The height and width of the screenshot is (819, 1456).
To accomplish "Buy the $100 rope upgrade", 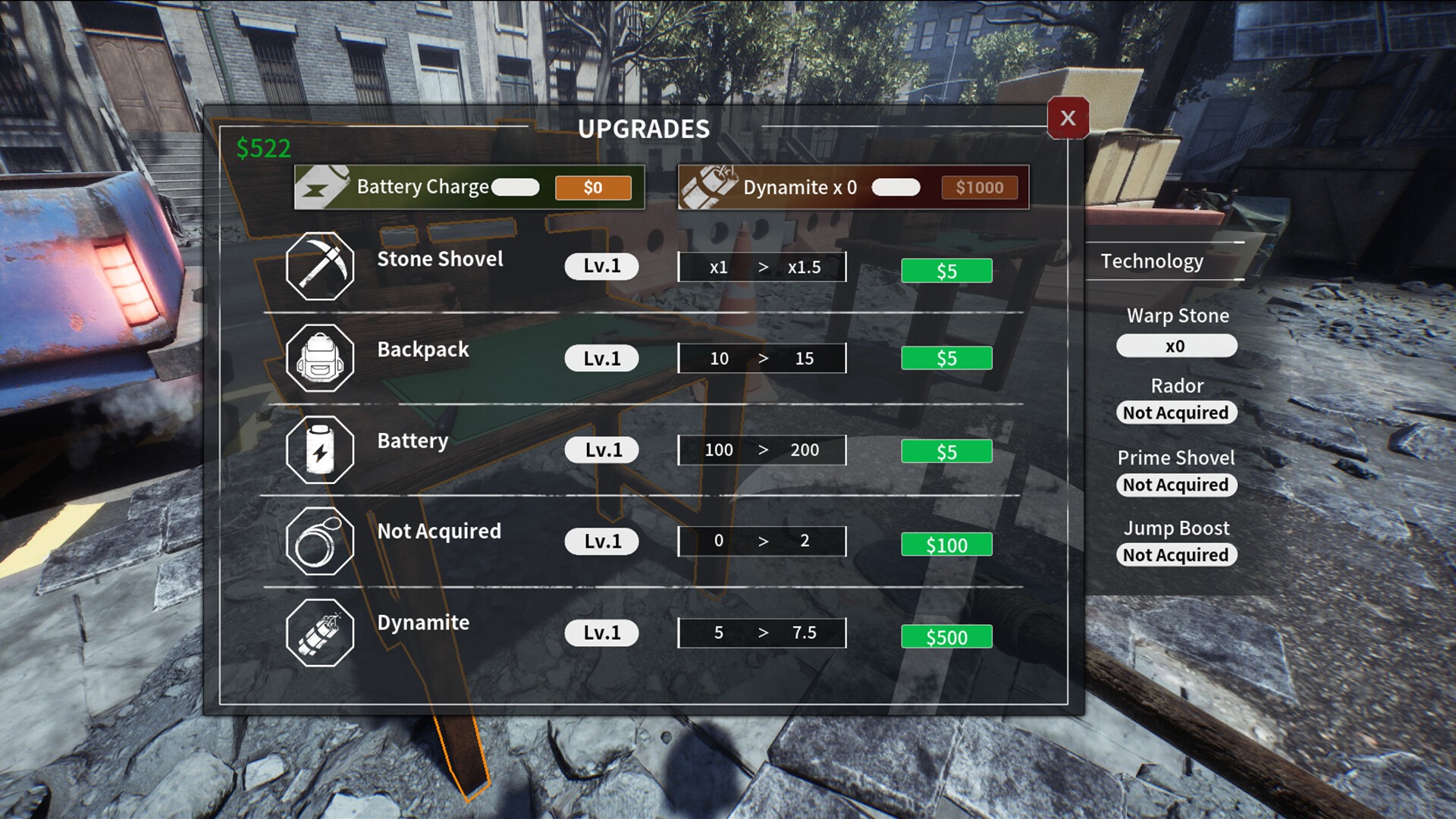I will pyautogui.click(x=946, y=544).
